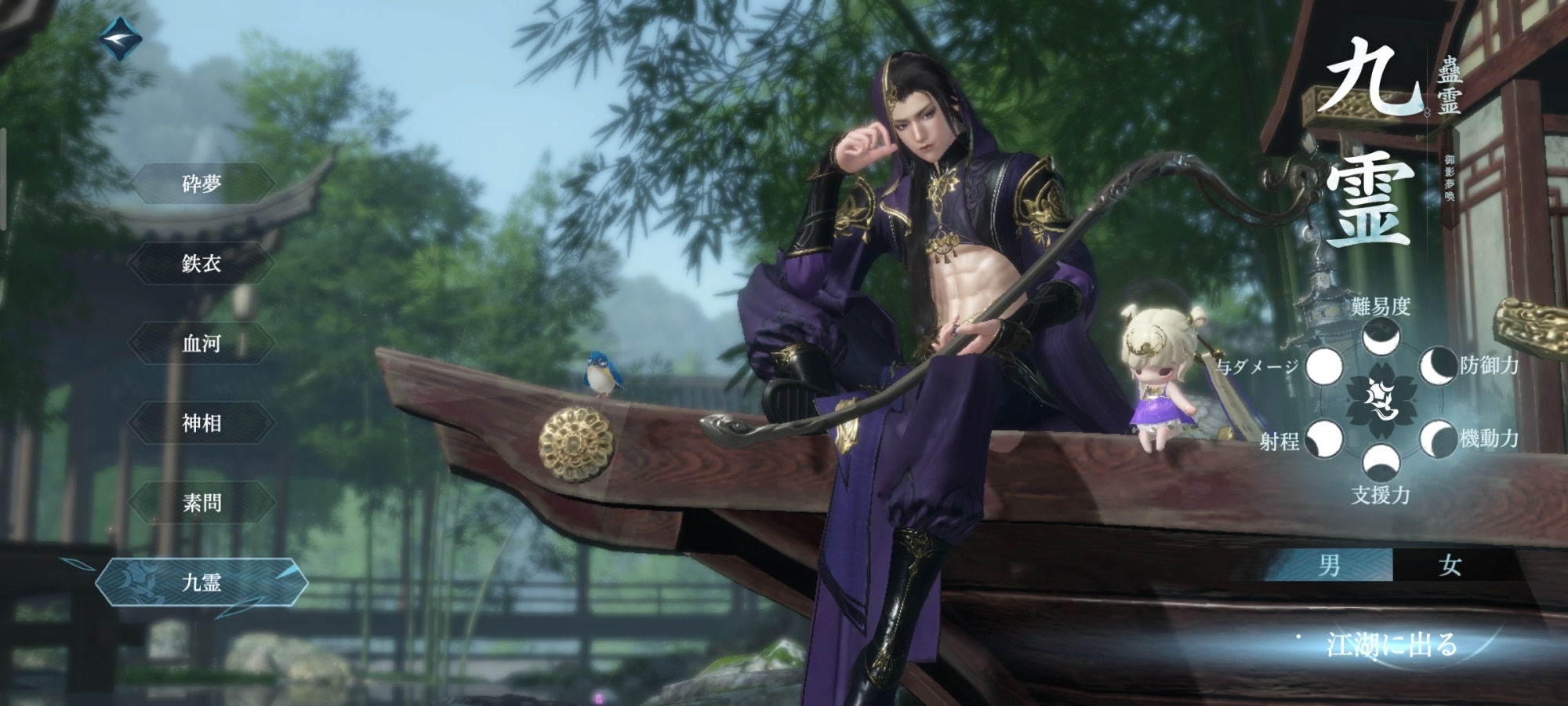
Task: Select the 砕夢 class
Action: click(201, 184)
